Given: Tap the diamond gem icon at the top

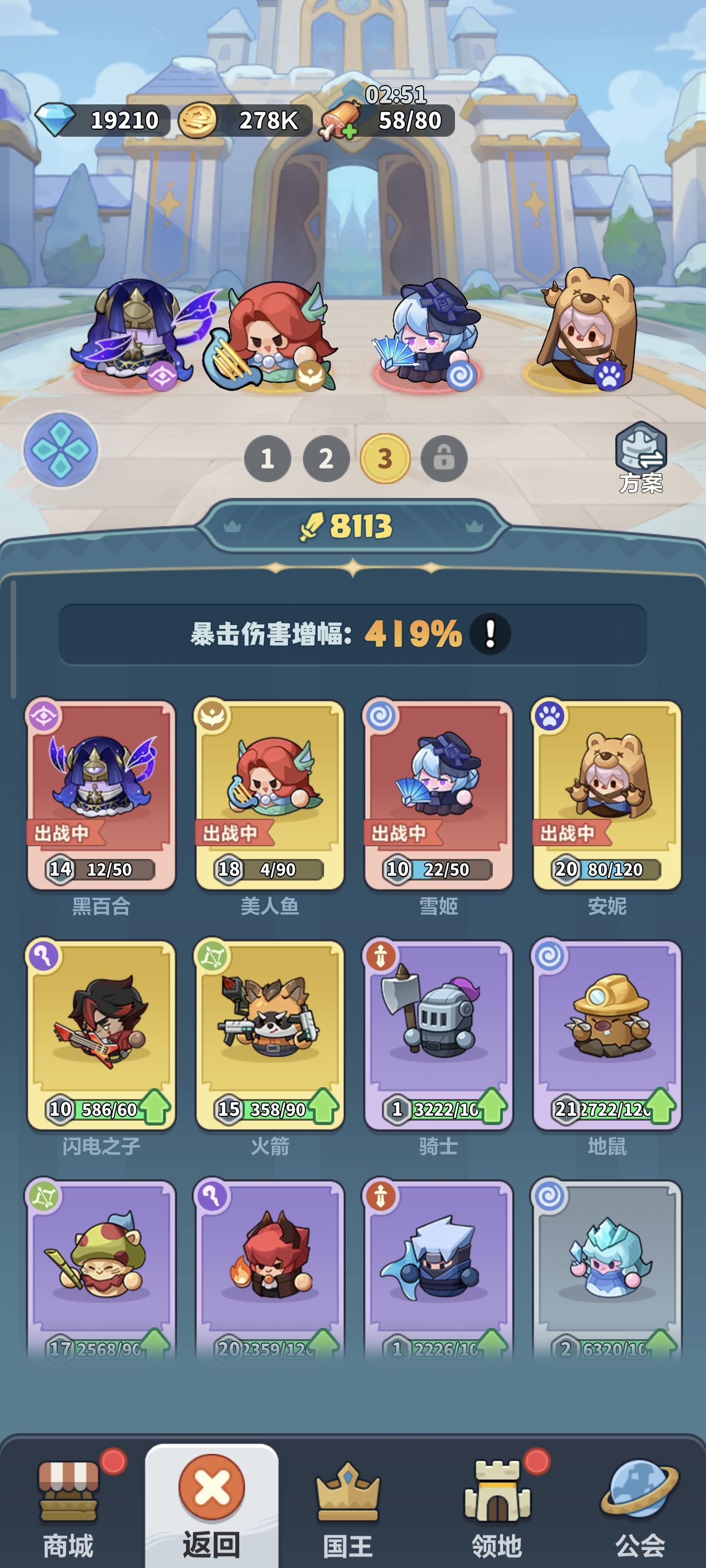Looking at the screenshot, I should coord(58,119).
